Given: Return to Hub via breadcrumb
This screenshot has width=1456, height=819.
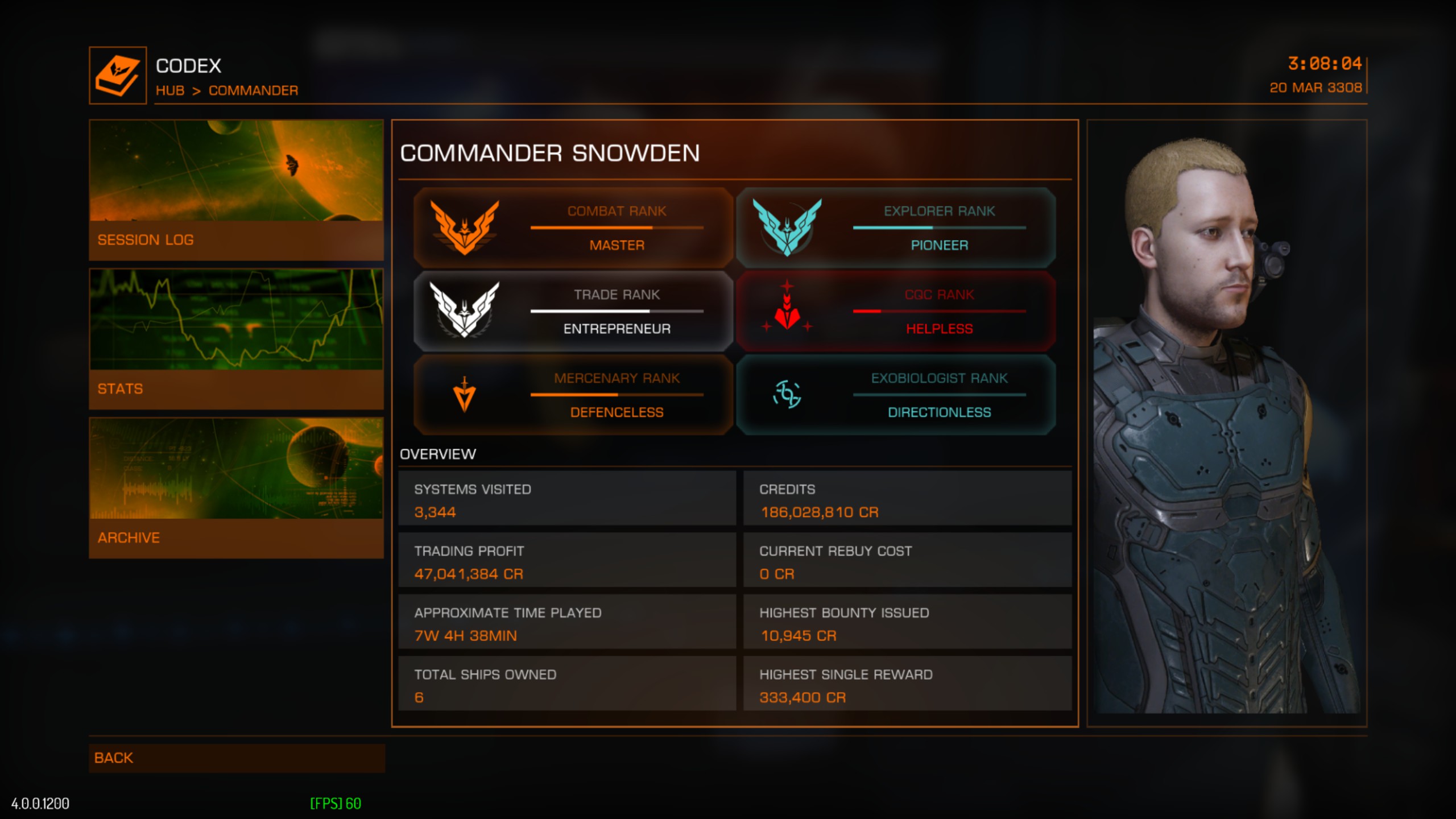Looking at the screenshot, I should pos(170,90).
